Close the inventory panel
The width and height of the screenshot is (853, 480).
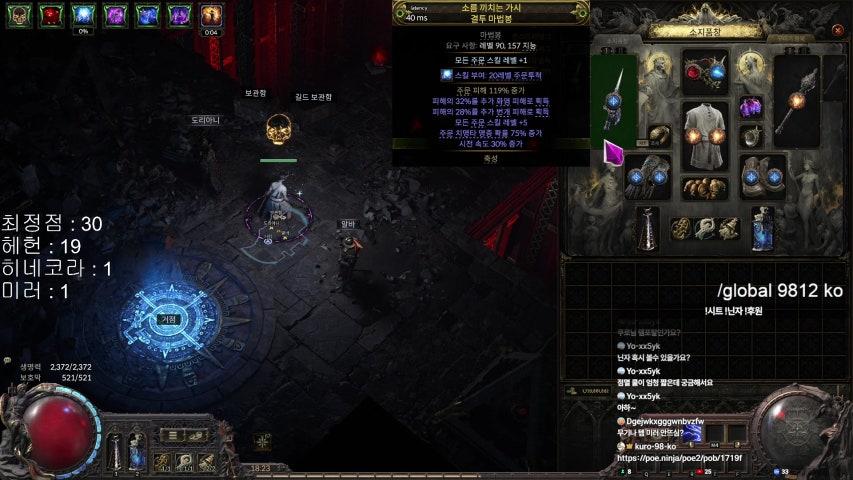pyautogui.click(x=836, y=32)
